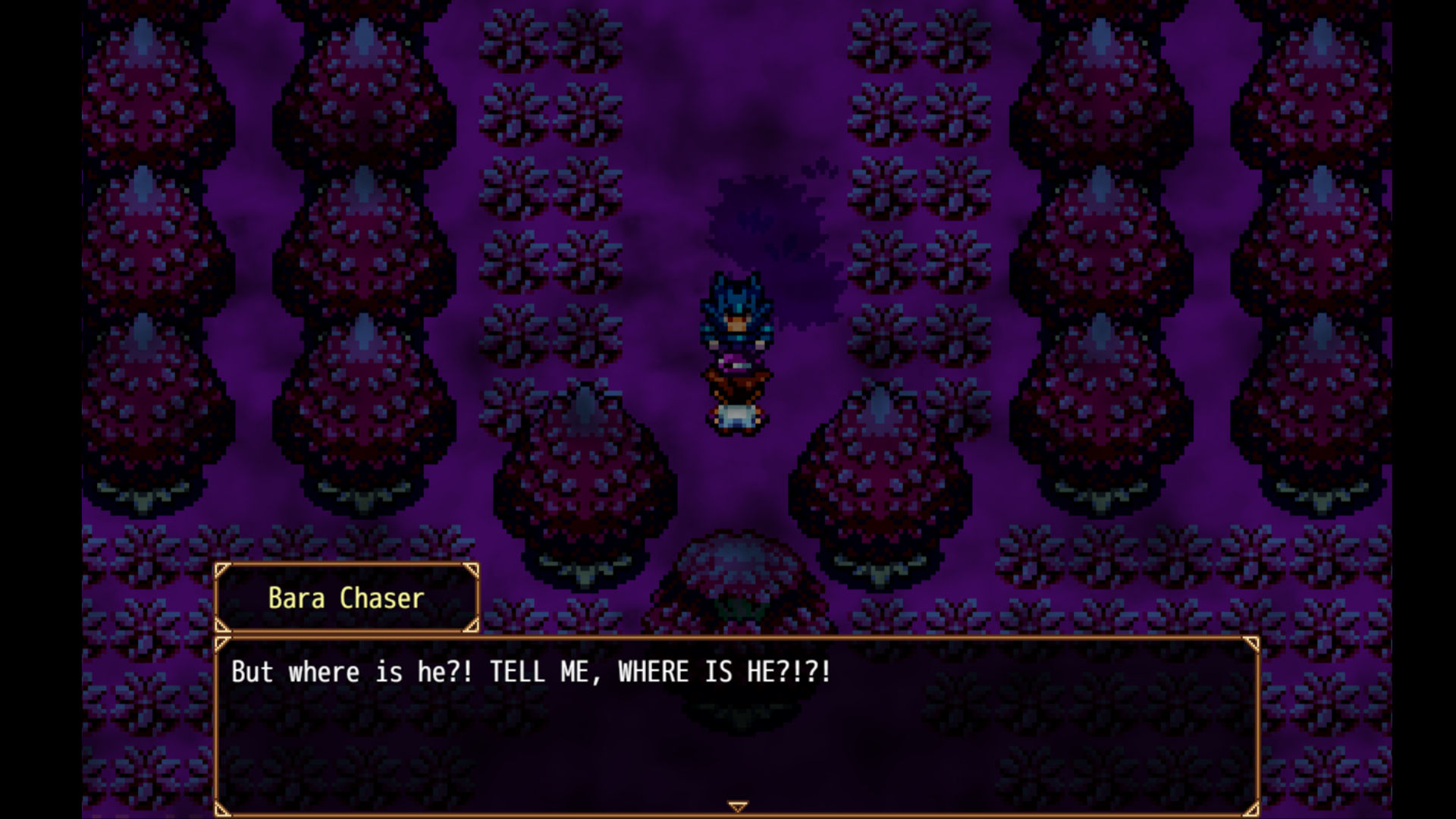This screenshot has width=1456, height=819.
Task: Click the phrase 'But where is he?!'
Action: (x=349, y=671)
